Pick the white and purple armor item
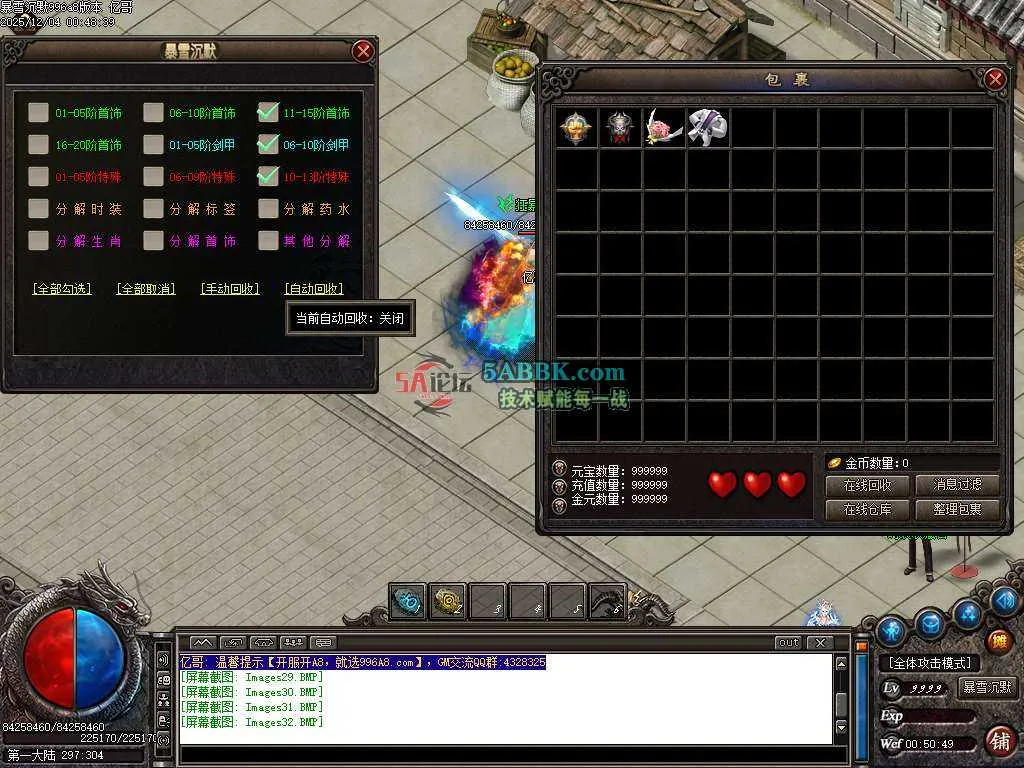The image size is (1024, 768). [x=707, y=128]
